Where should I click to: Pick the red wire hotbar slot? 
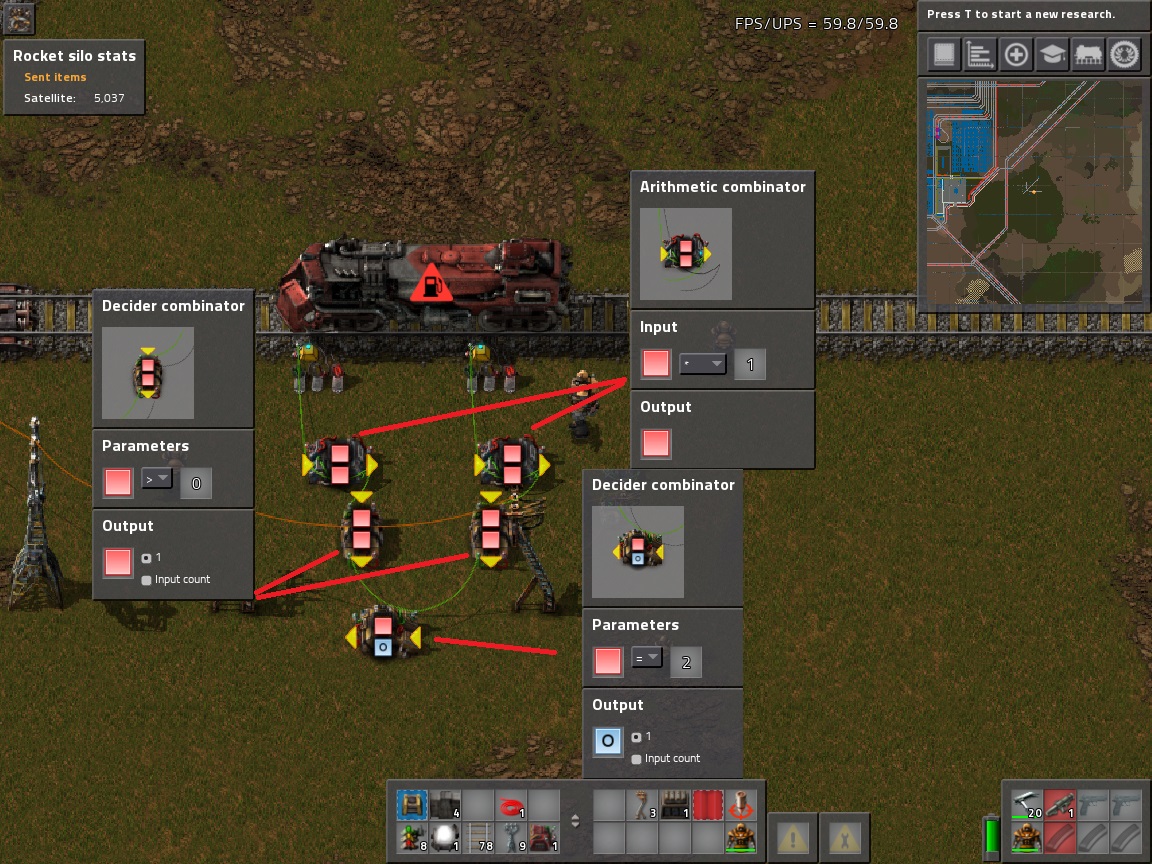click(x=513, y=805)
